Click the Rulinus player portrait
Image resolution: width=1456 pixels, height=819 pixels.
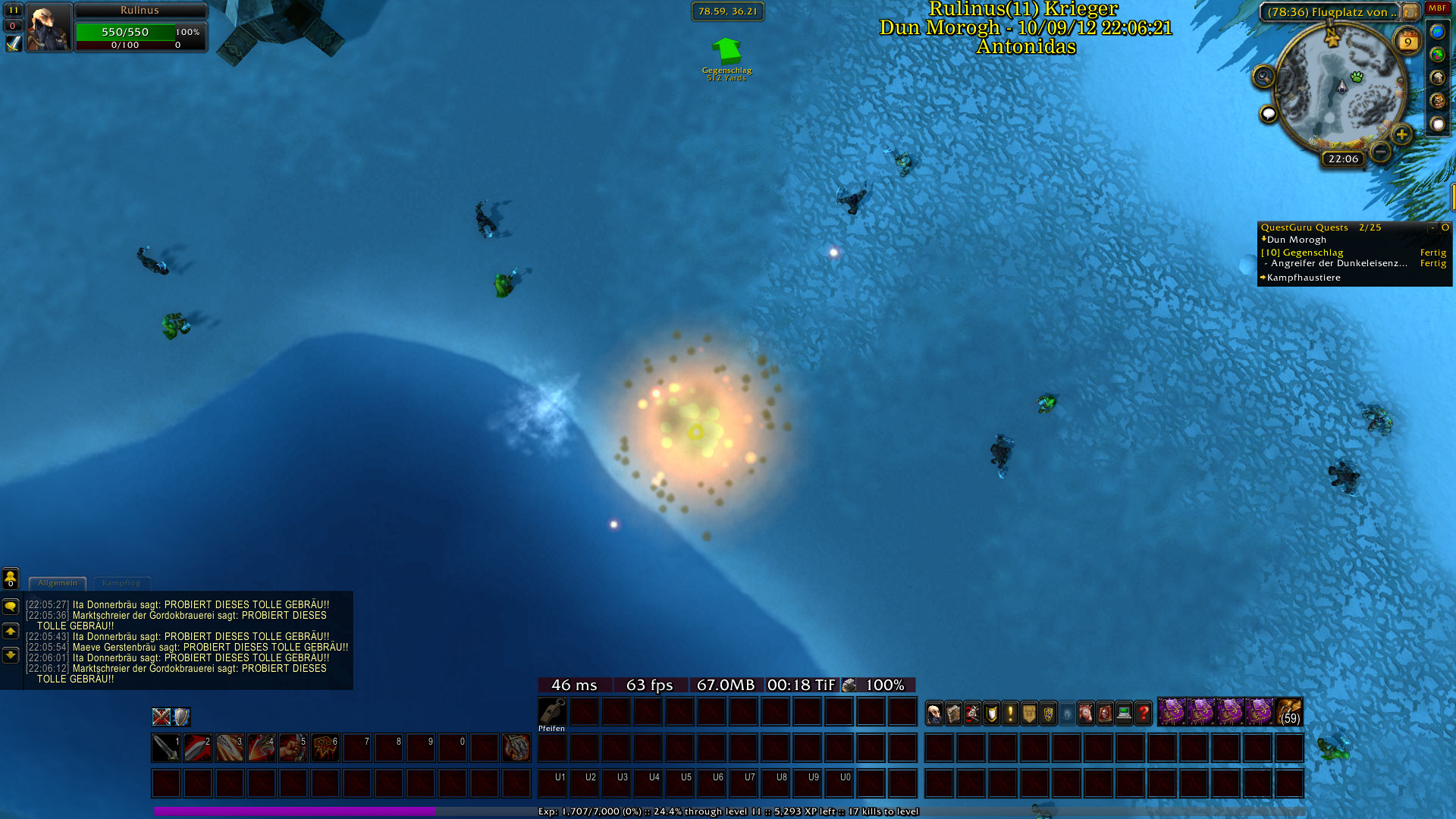pyautogui.click(x=49, y=27)
